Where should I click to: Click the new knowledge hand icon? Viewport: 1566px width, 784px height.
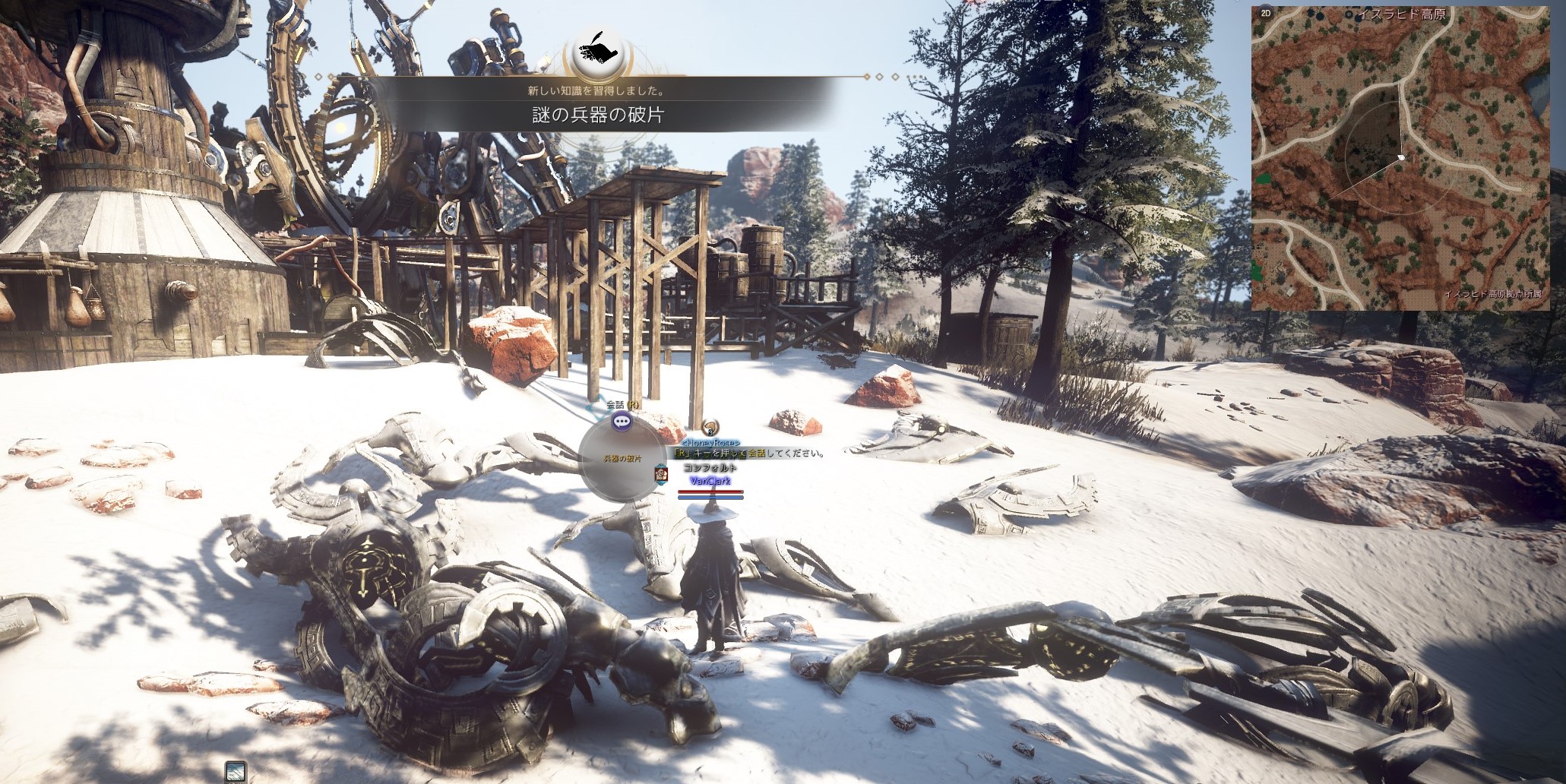[598, 50]
